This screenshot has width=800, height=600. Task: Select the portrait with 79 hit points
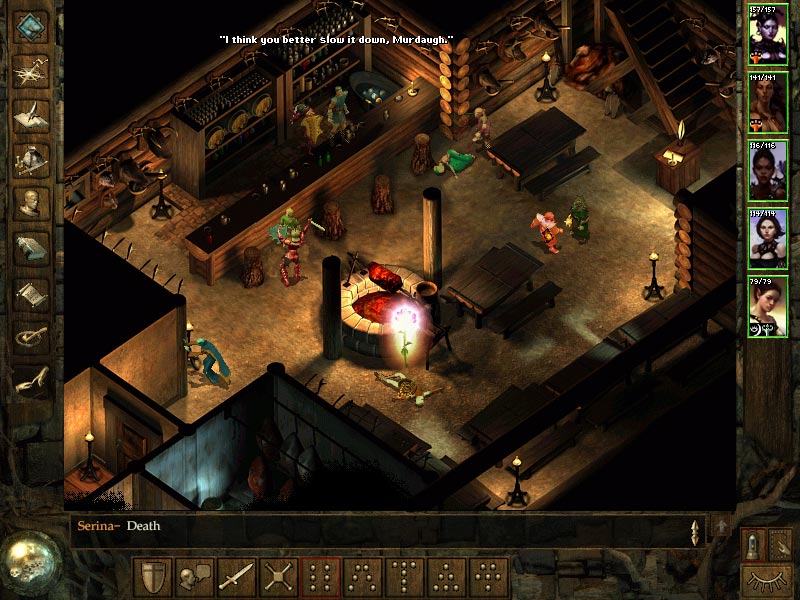pos(768,307)
